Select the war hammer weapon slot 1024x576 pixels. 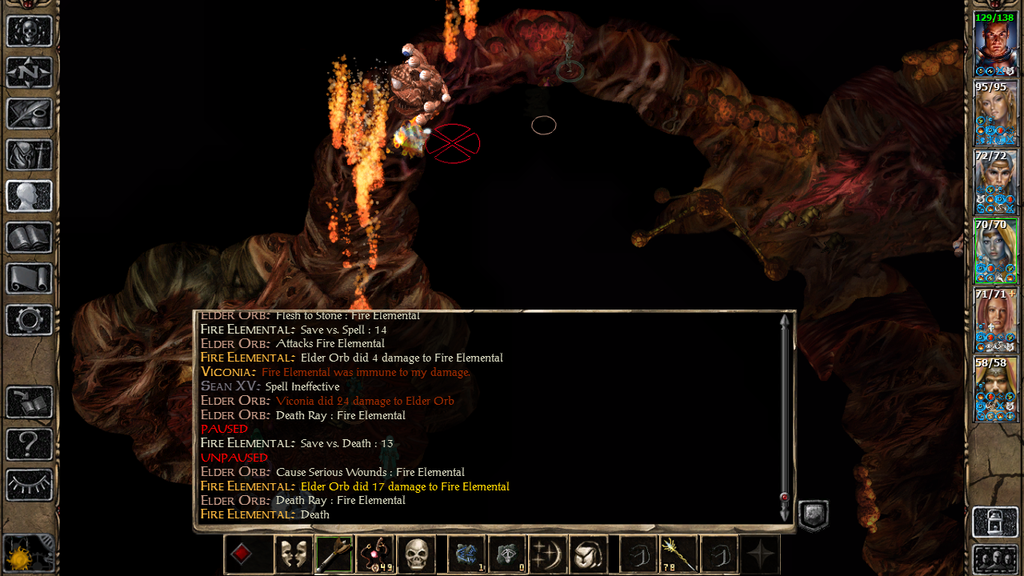[334, 555]
